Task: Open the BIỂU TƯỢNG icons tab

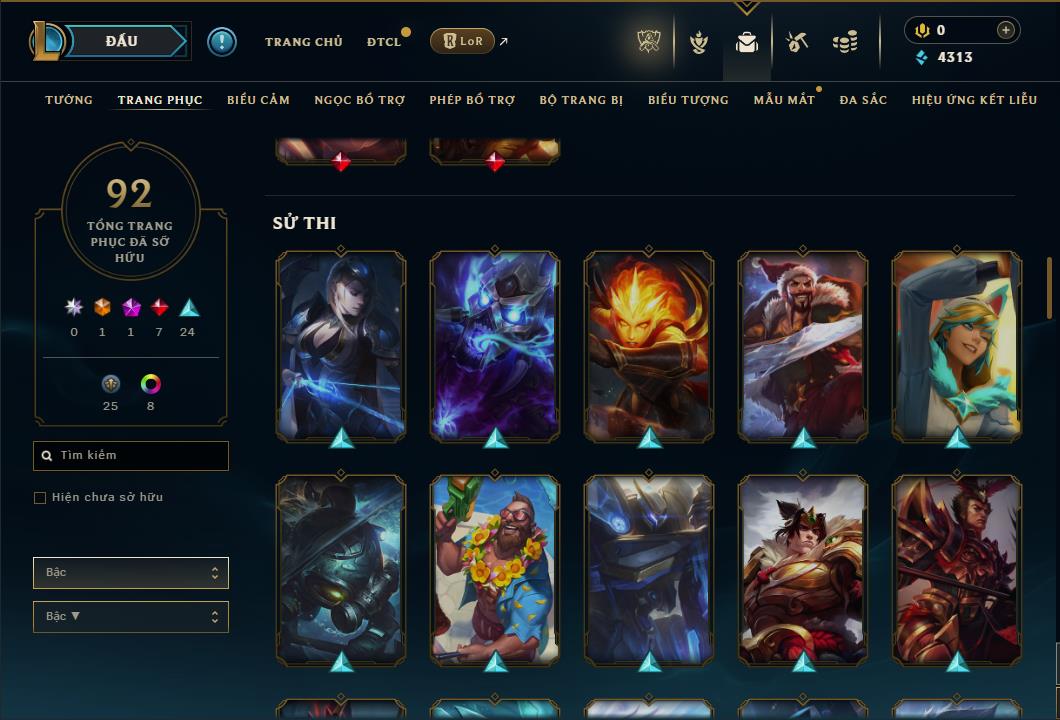Action: coord(688,100)
